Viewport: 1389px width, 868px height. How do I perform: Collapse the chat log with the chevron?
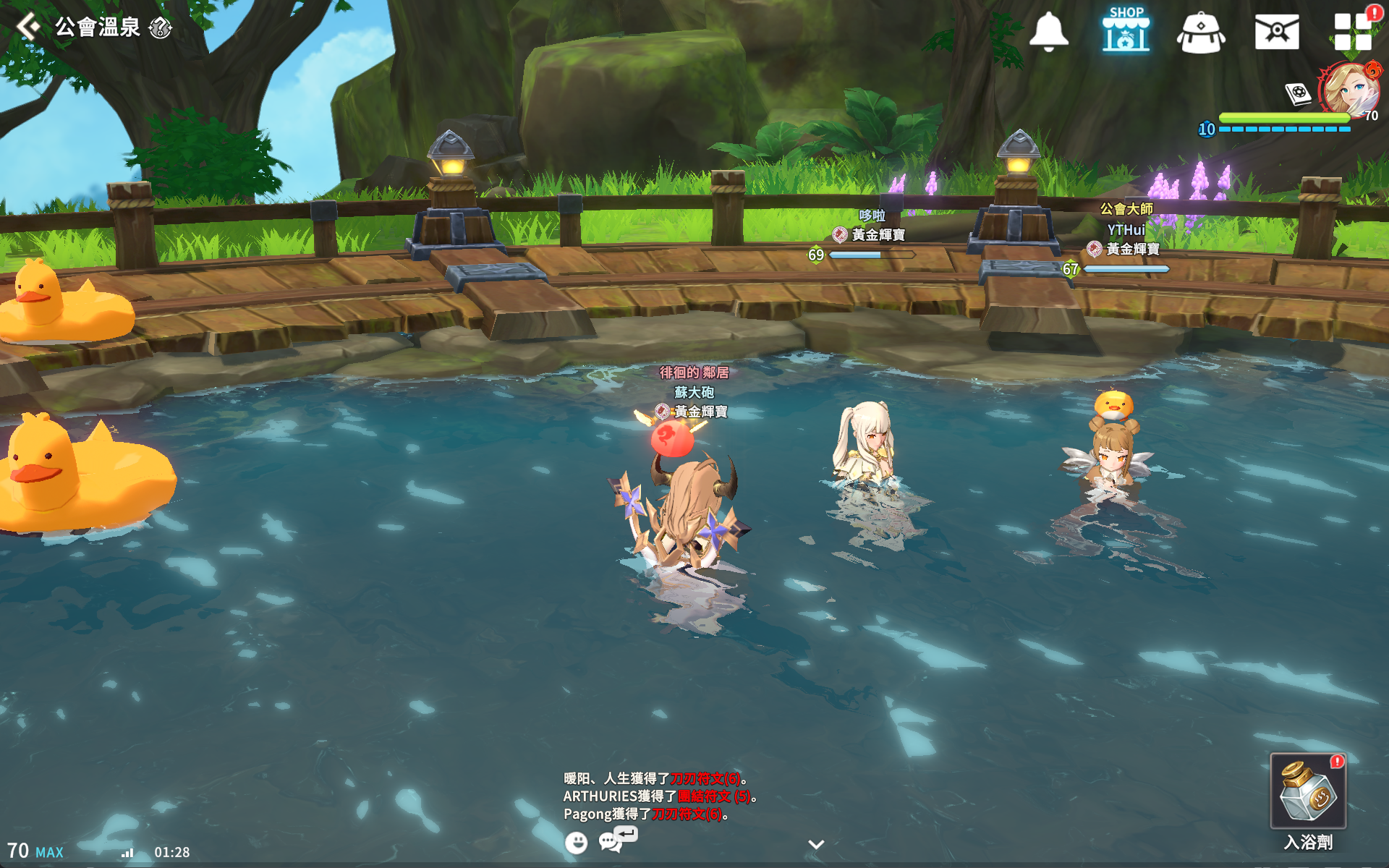(816, 844)
